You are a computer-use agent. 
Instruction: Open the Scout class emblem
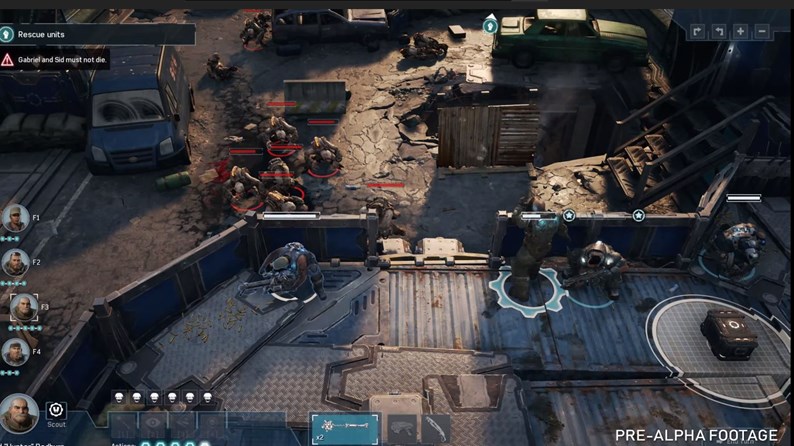tap(56, 408)
